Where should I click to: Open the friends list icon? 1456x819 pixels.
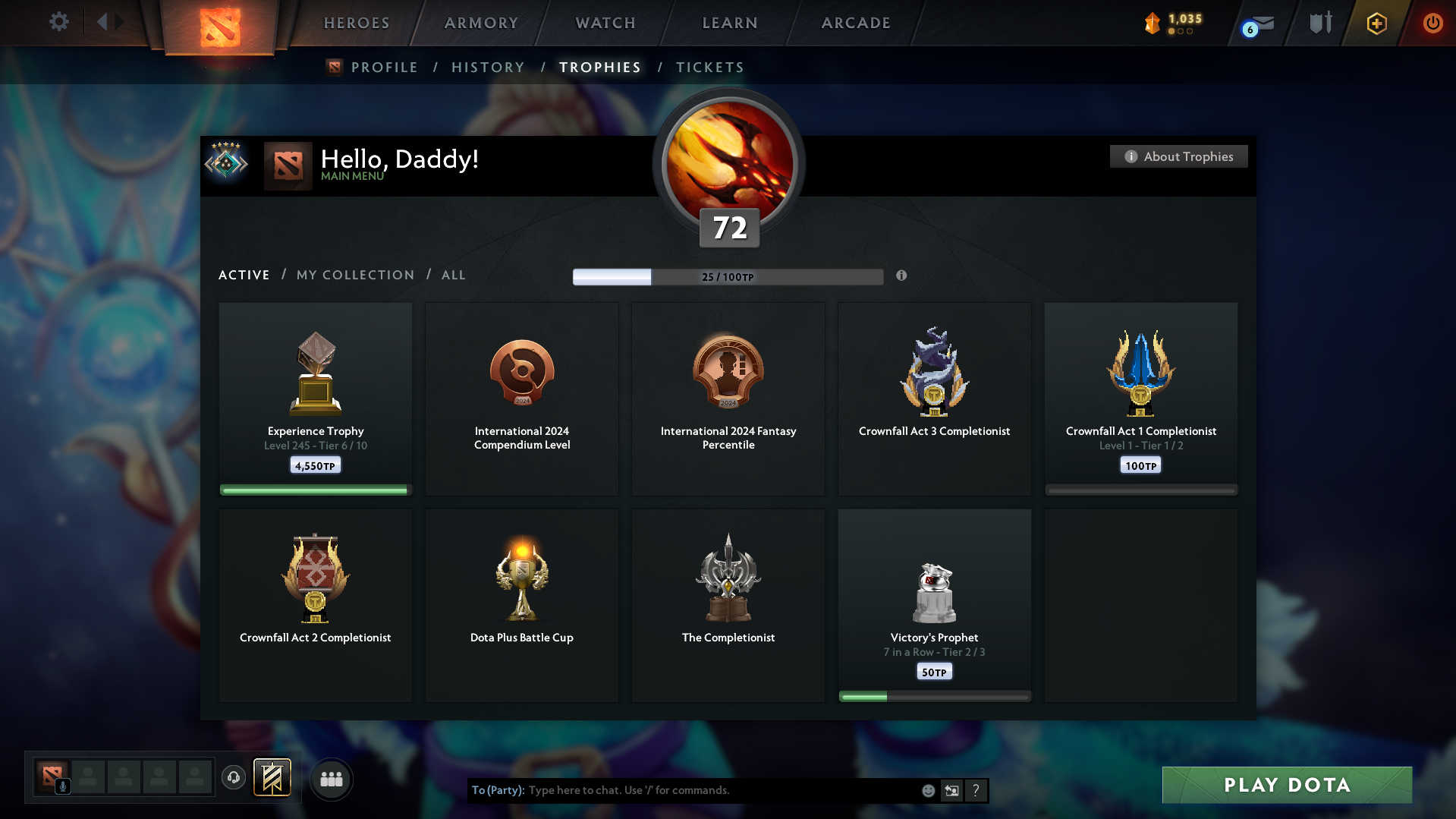332,779
